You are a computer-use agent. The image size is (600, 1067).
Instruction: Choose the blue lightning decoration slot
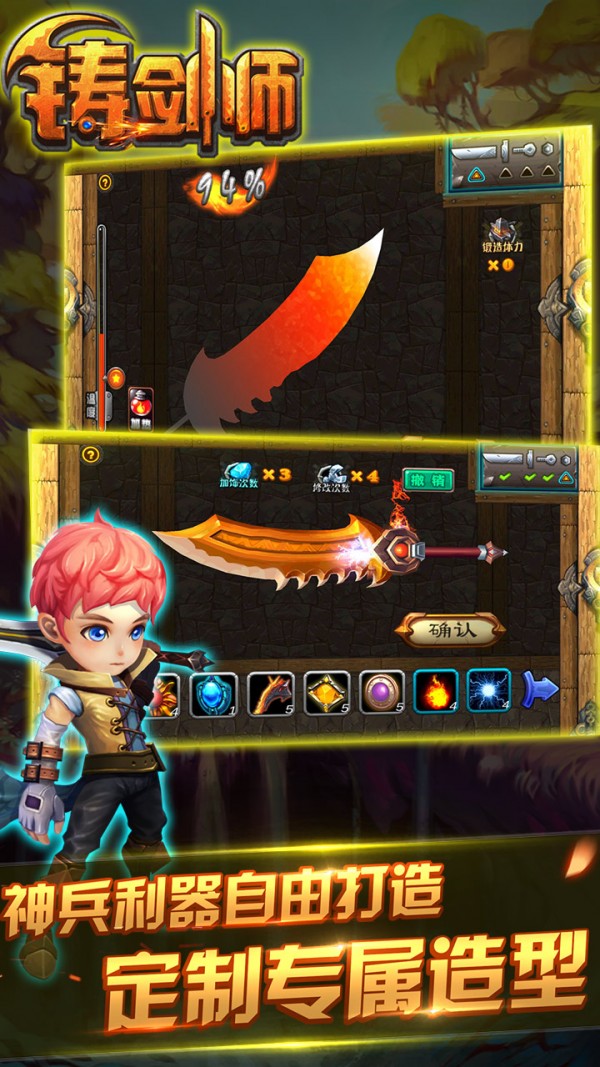click(x=489, y=690)
